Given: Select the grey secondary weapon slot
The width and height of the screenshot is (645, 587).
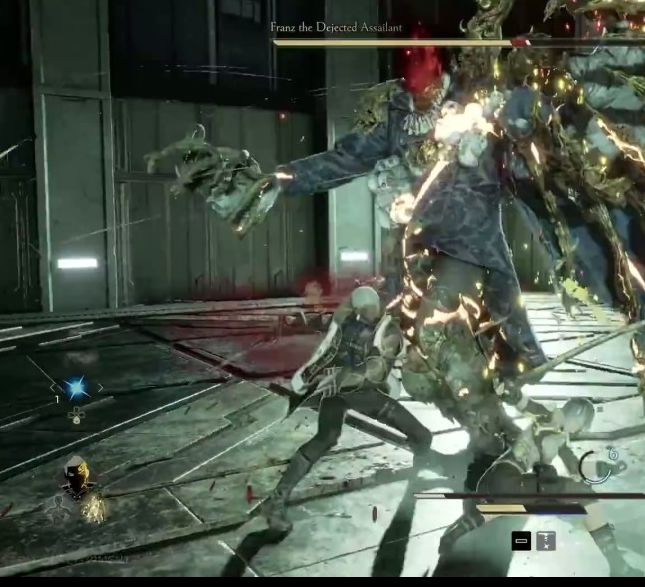Looking at the screenshot, I should click(546, 541).
